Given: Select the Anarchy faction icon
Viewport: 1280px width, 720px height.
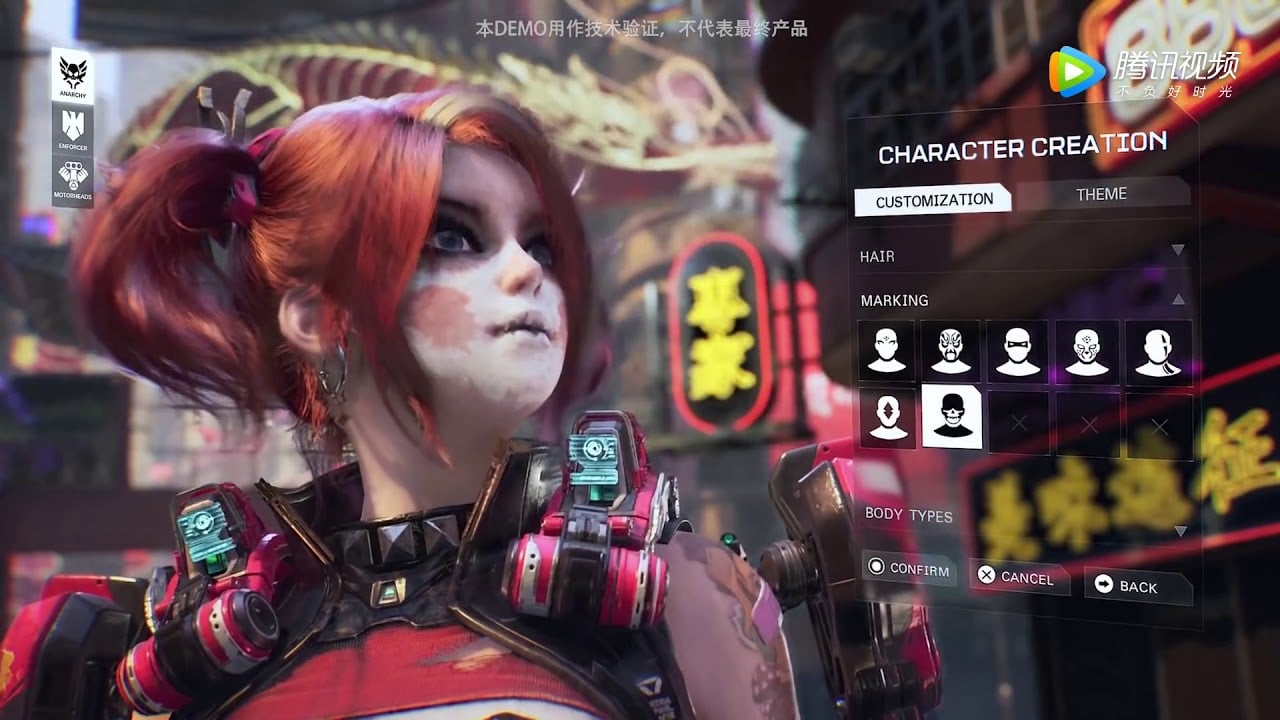Looking at the screenshot, I should pyautogui.click(x=73, y=76).
